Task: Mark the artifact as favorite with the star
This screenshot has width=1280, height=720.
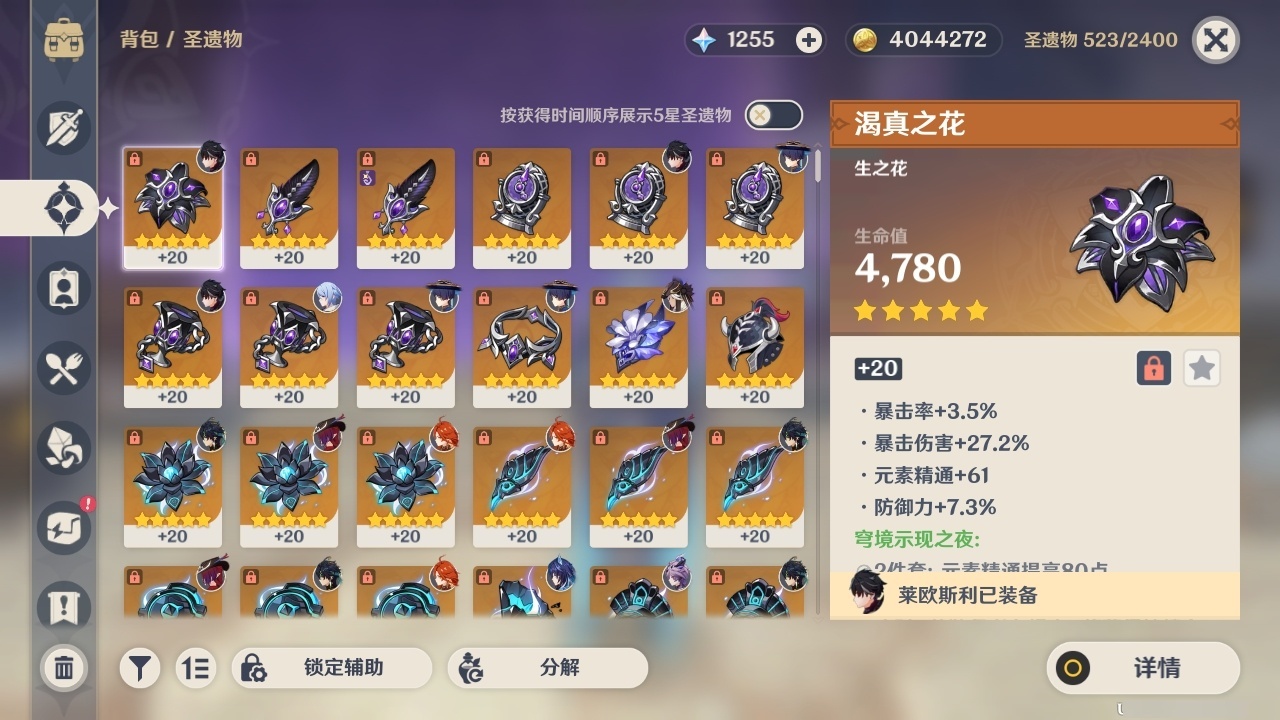Action: pyautogui.click(x=1201, y=368)
